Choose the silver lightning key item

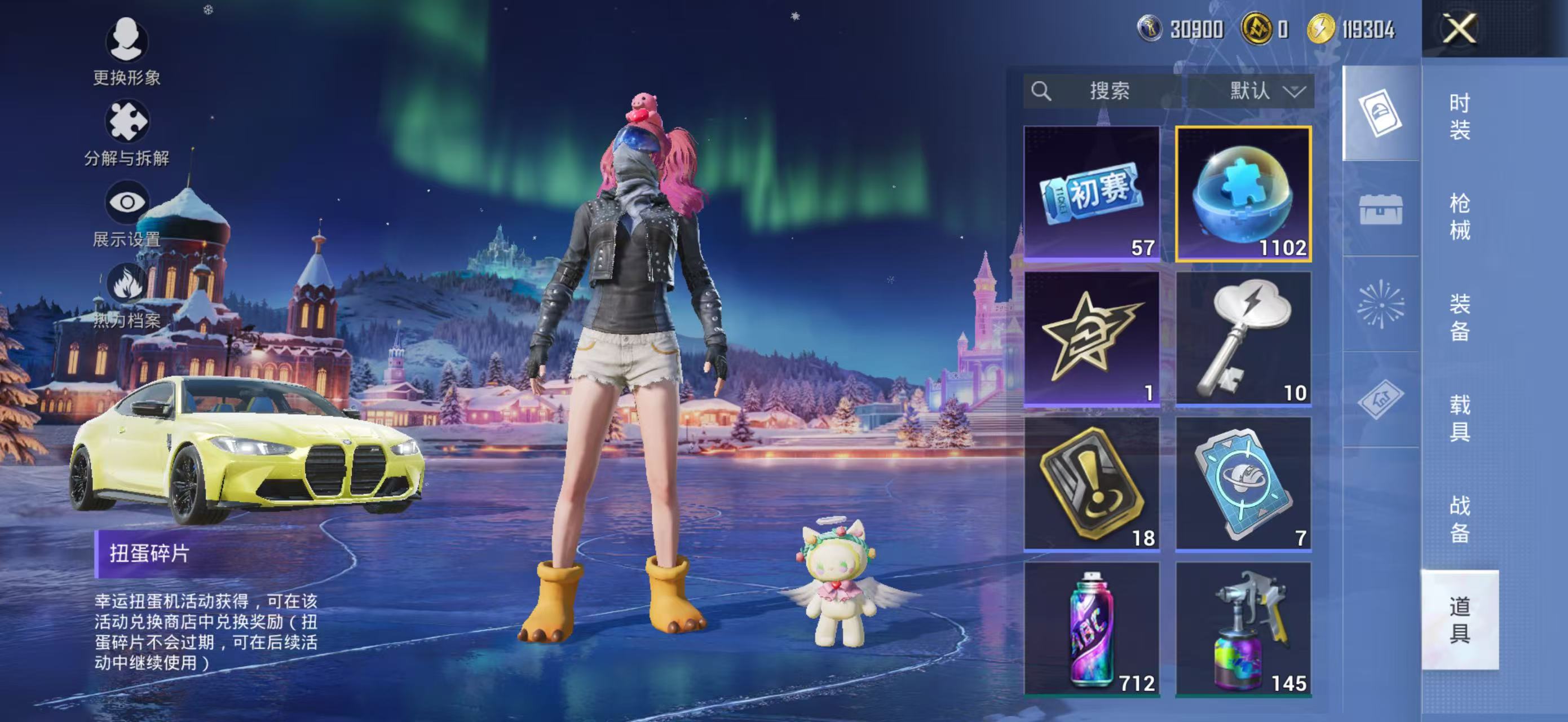1243,338
